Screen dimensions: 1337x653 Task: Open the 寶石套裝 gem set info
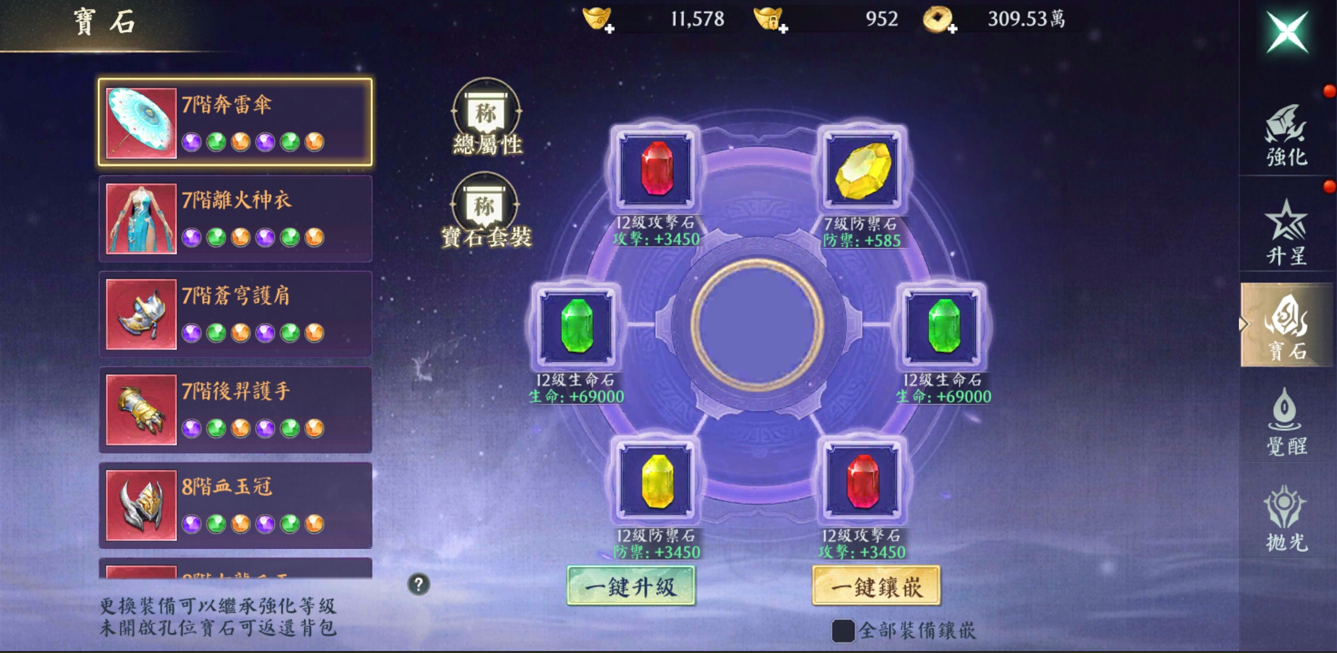486,210
